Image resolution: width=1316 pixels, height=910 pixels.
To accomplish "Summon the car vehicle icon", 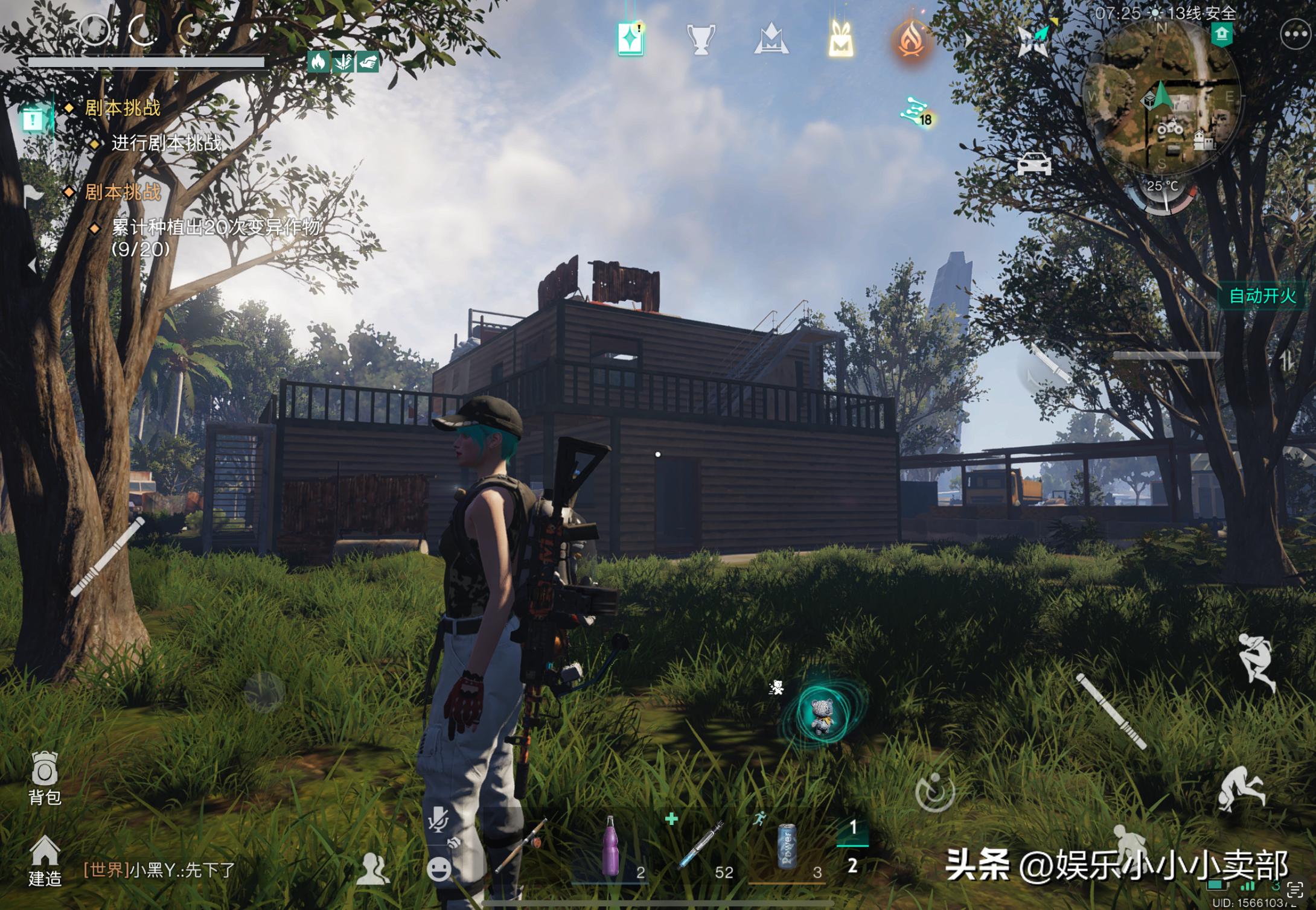I will coord(1033,163).
